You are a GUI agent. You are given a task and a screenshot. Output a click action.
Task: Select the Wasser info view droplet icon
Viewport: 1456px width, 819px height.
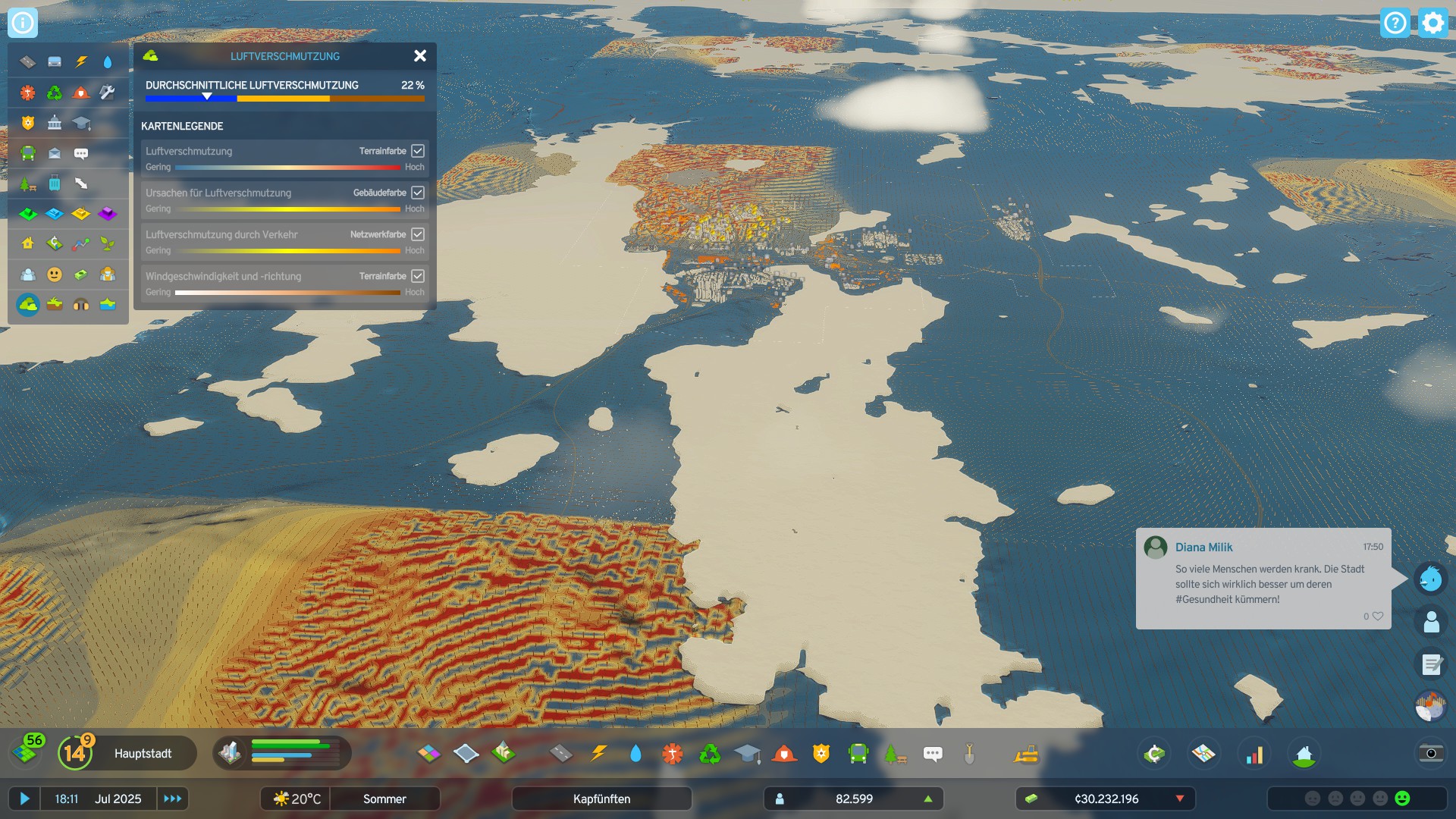(108, 63)
